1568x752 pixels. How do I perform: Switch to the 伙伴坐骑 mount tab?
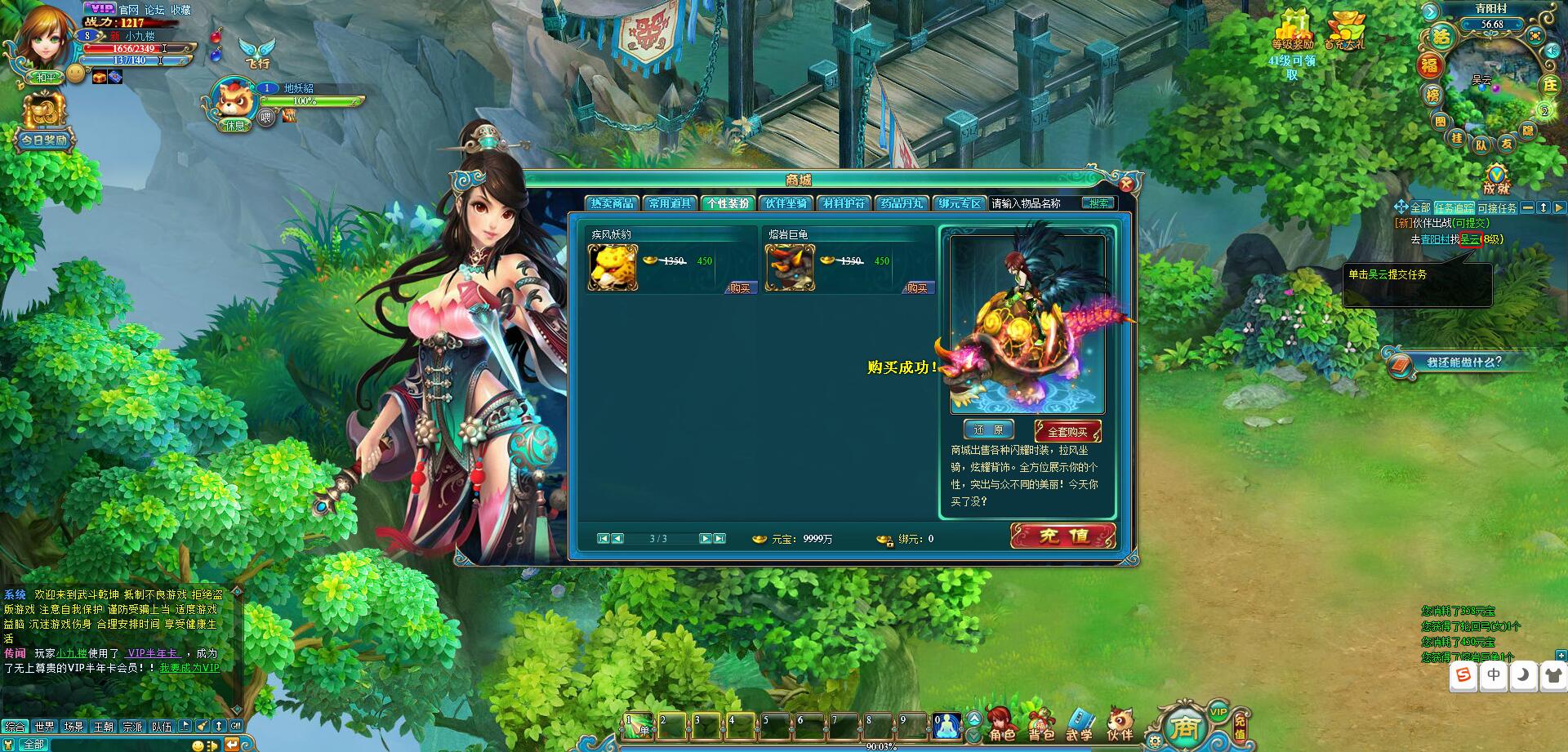(x=788, y=203)
